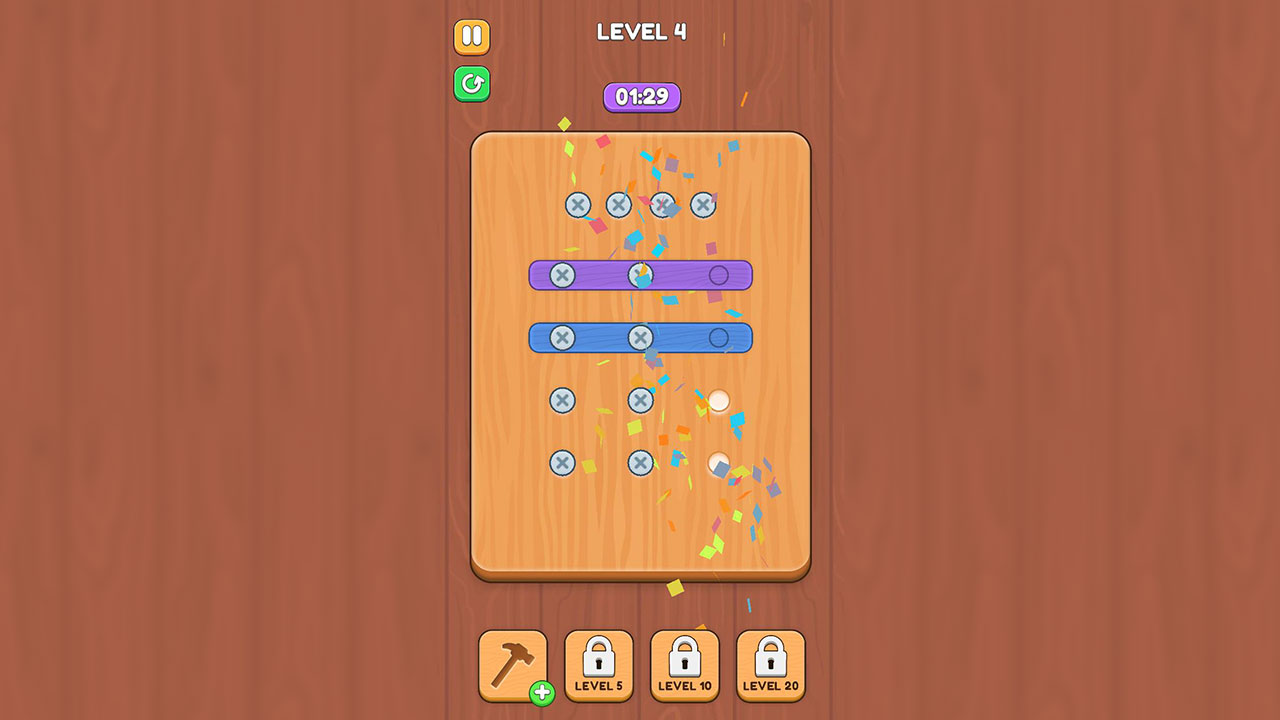Remove the left screw from the purple plank
The height and width of the screenshot is (720, 1280).
565,275
